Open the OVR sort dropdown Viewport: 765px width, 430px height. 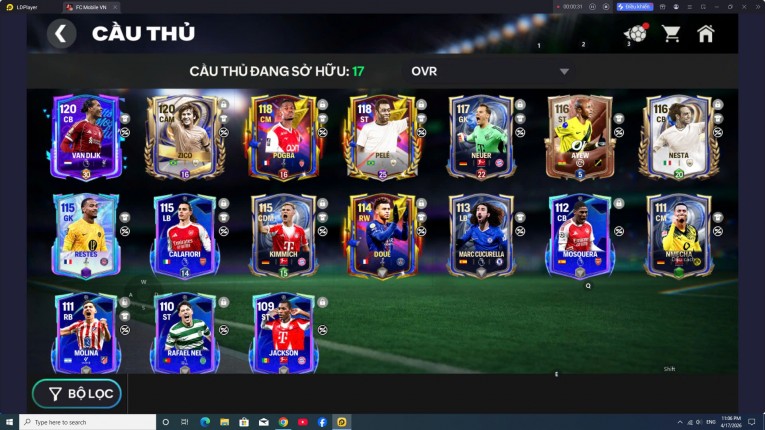click(488, 72)
